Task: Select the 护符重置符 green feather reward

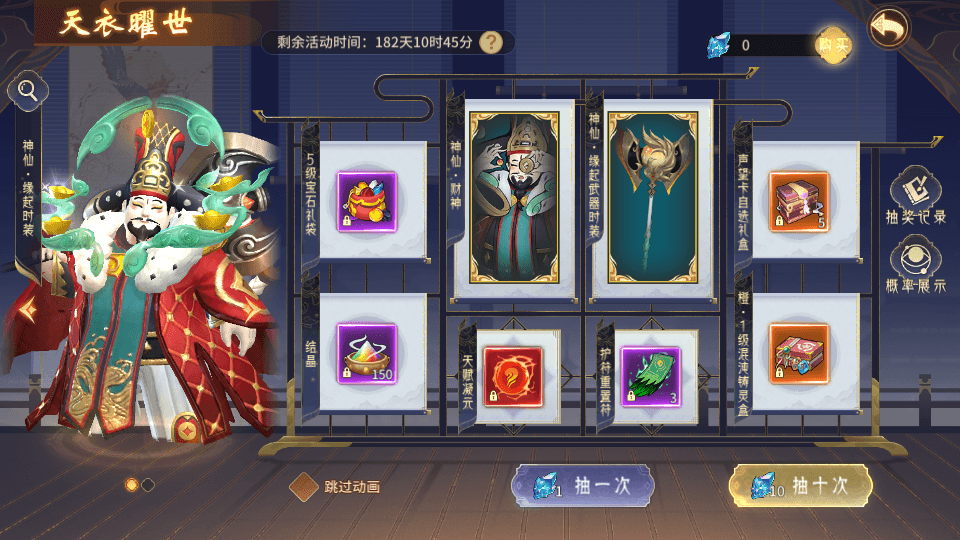Action: tap(651, 375)
